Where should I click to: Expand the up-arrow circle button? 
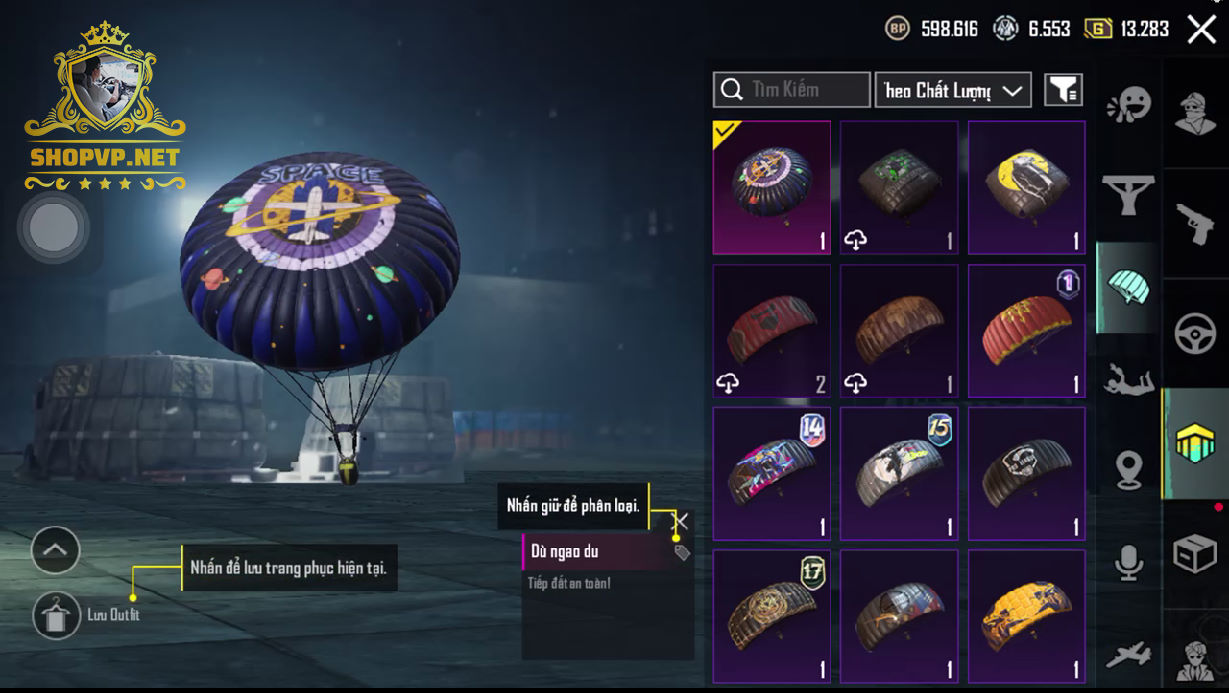[55, 549]
